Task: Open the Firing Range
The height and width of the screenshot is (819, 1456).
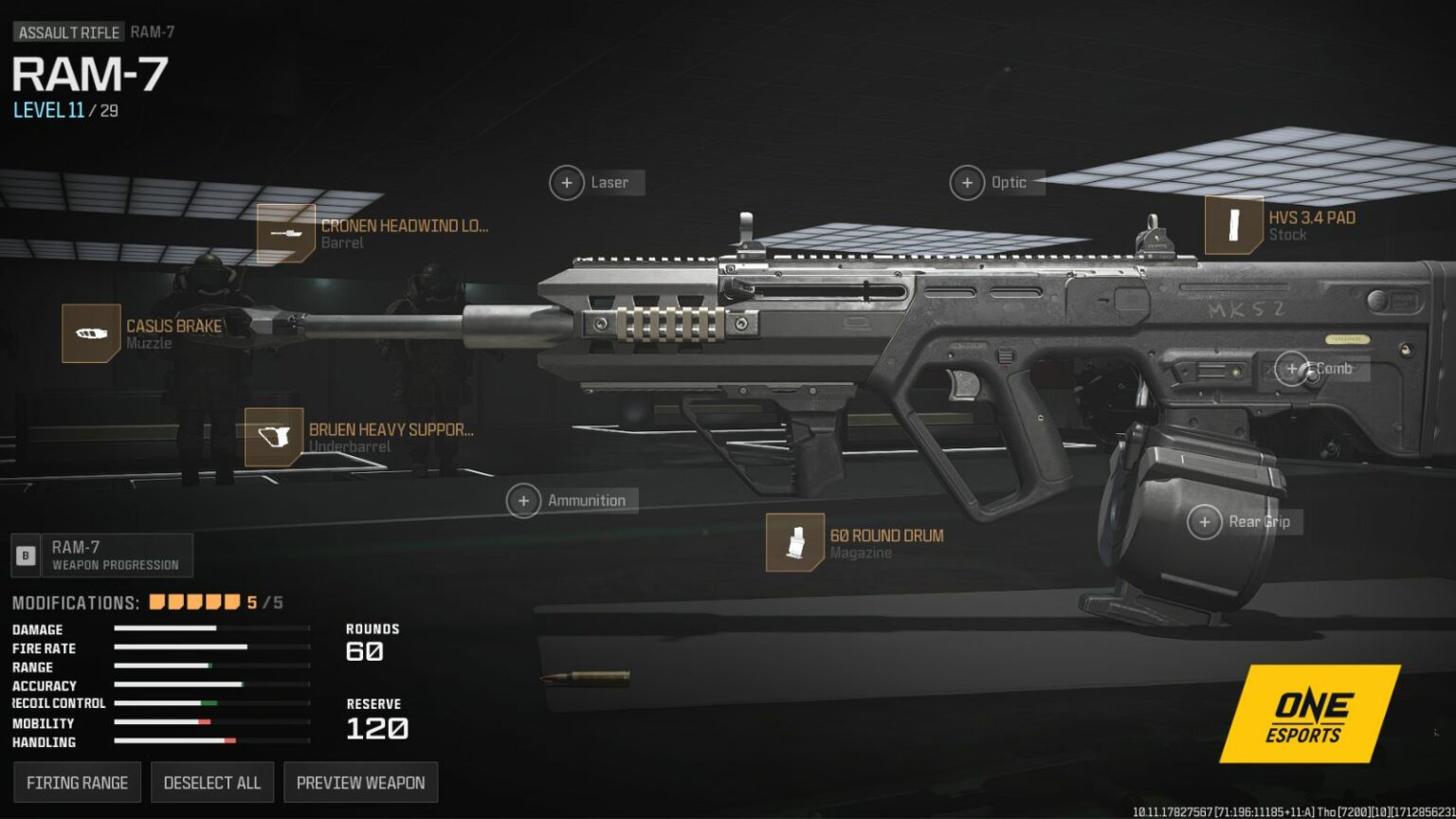Action: 77,783
